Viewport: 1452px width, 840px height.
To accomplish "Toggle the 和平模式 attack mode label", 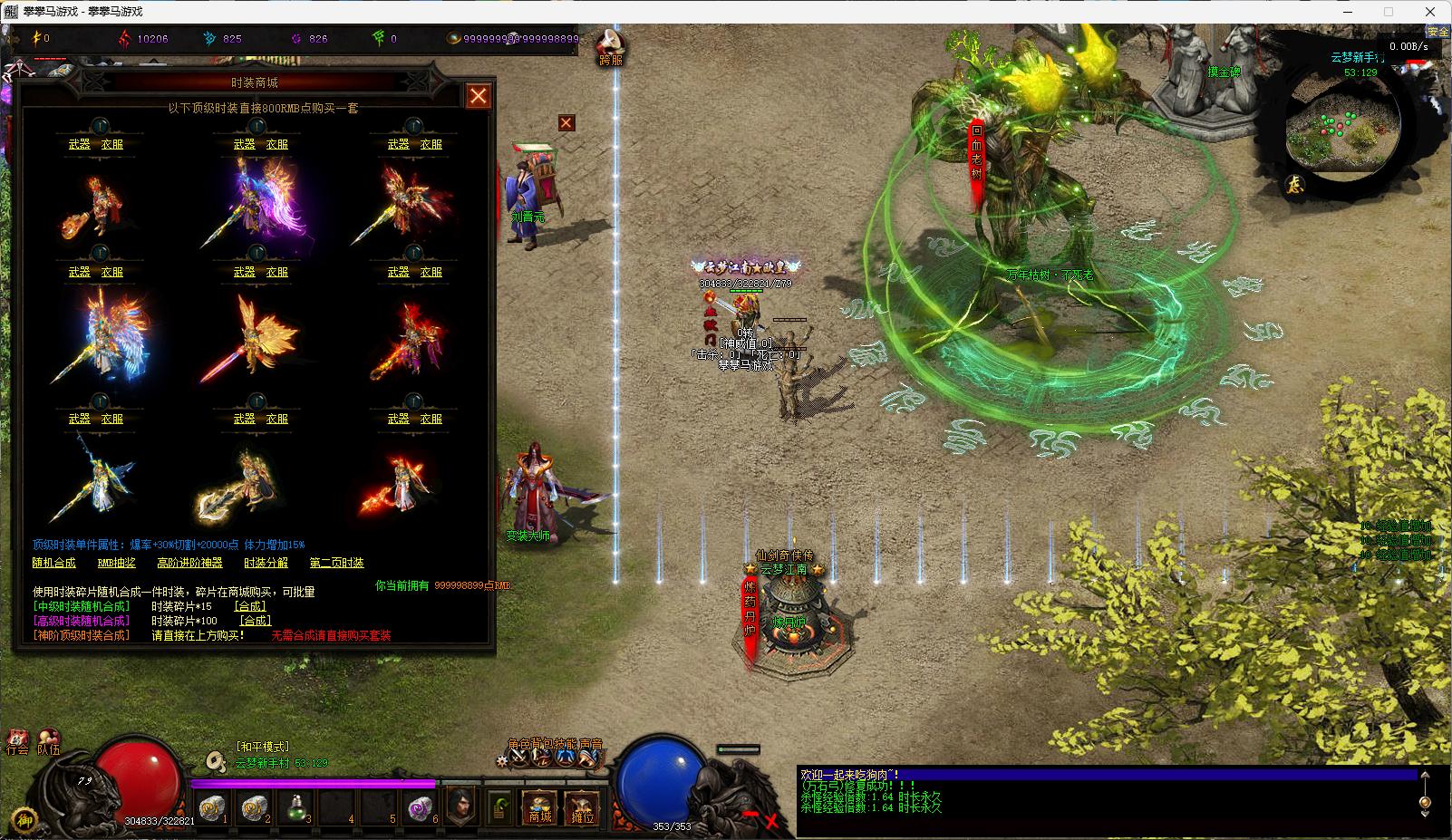I will click(x=262, y=747).
